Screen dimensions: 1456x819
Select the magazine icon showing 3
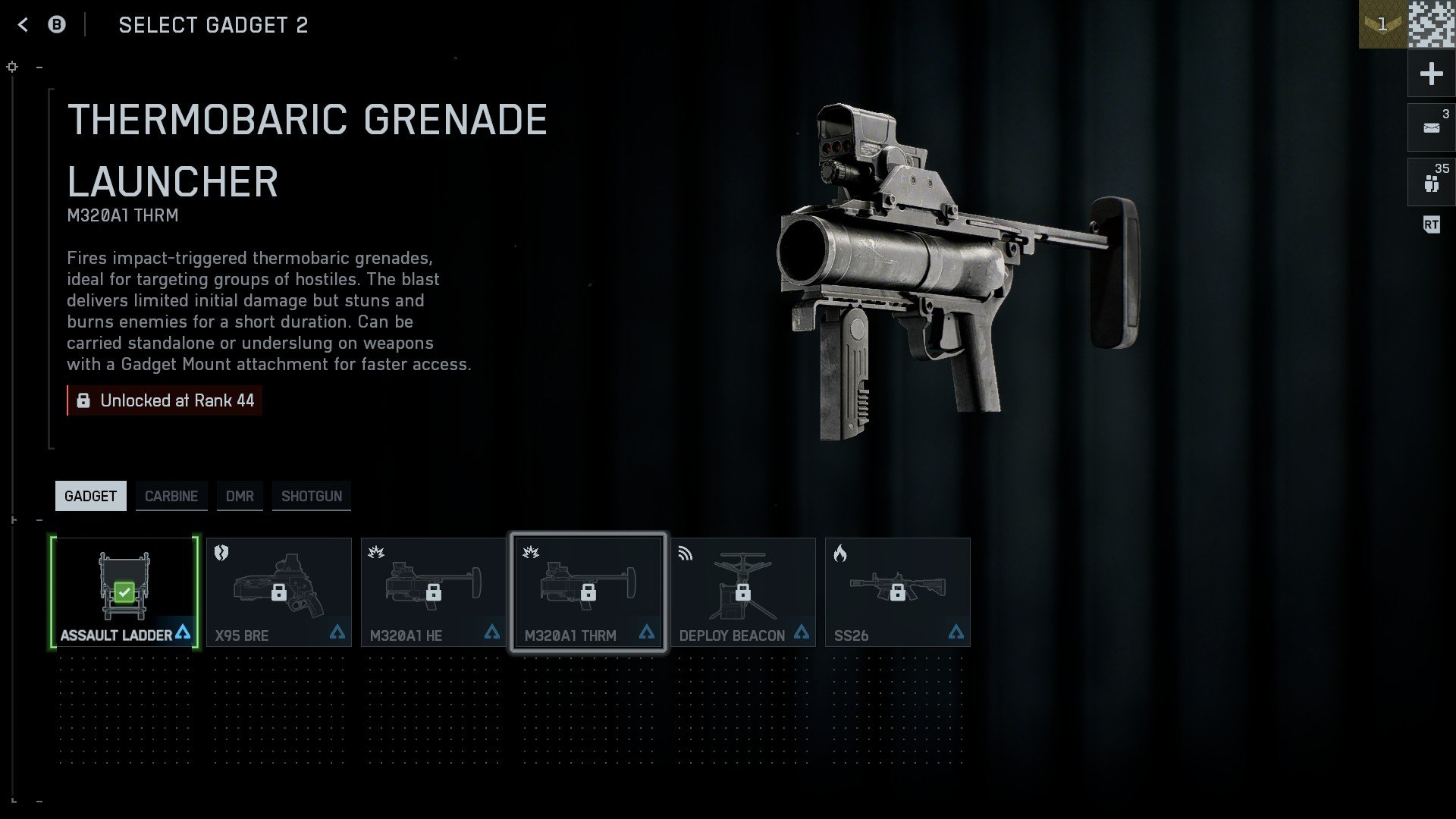[x=1430, y=127]
